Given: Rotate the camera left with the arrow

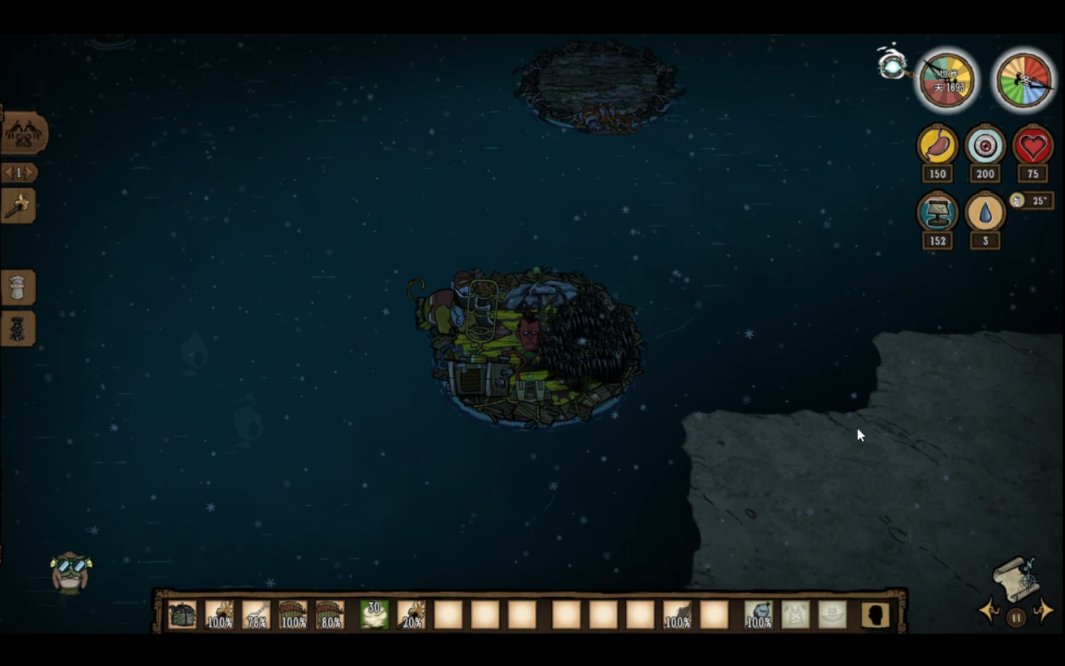Looking at the screenshot, I should pos(989,612).
